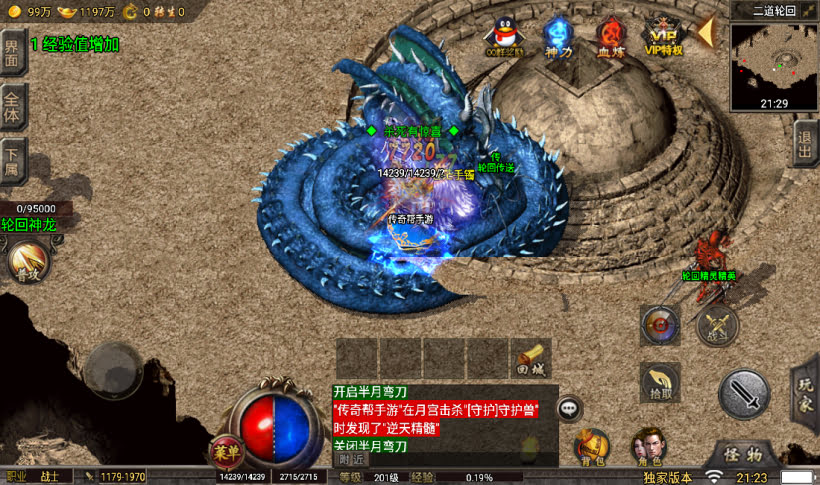Open the 角色 character sheet
The image size is (820, 485).
tap(648, 446)
